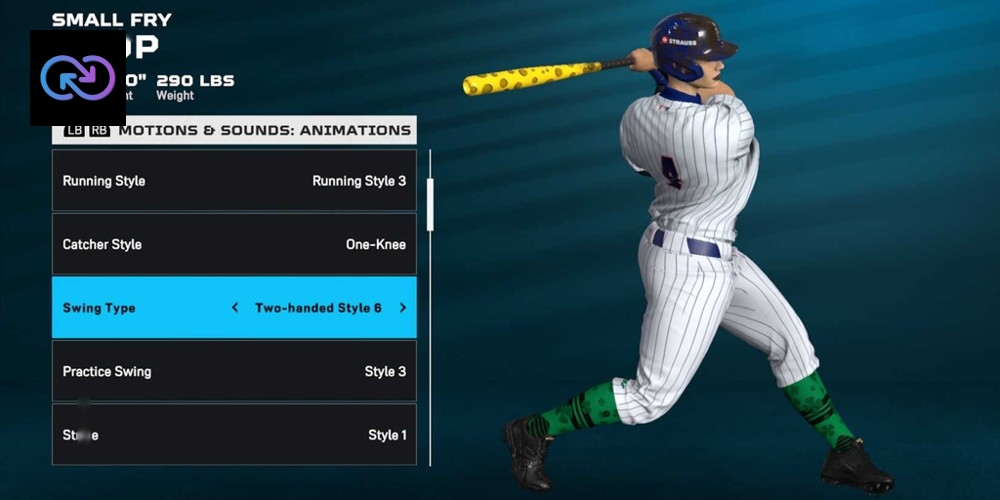
Task: Select the Practice Swing row
Action: tap(234, 371)
